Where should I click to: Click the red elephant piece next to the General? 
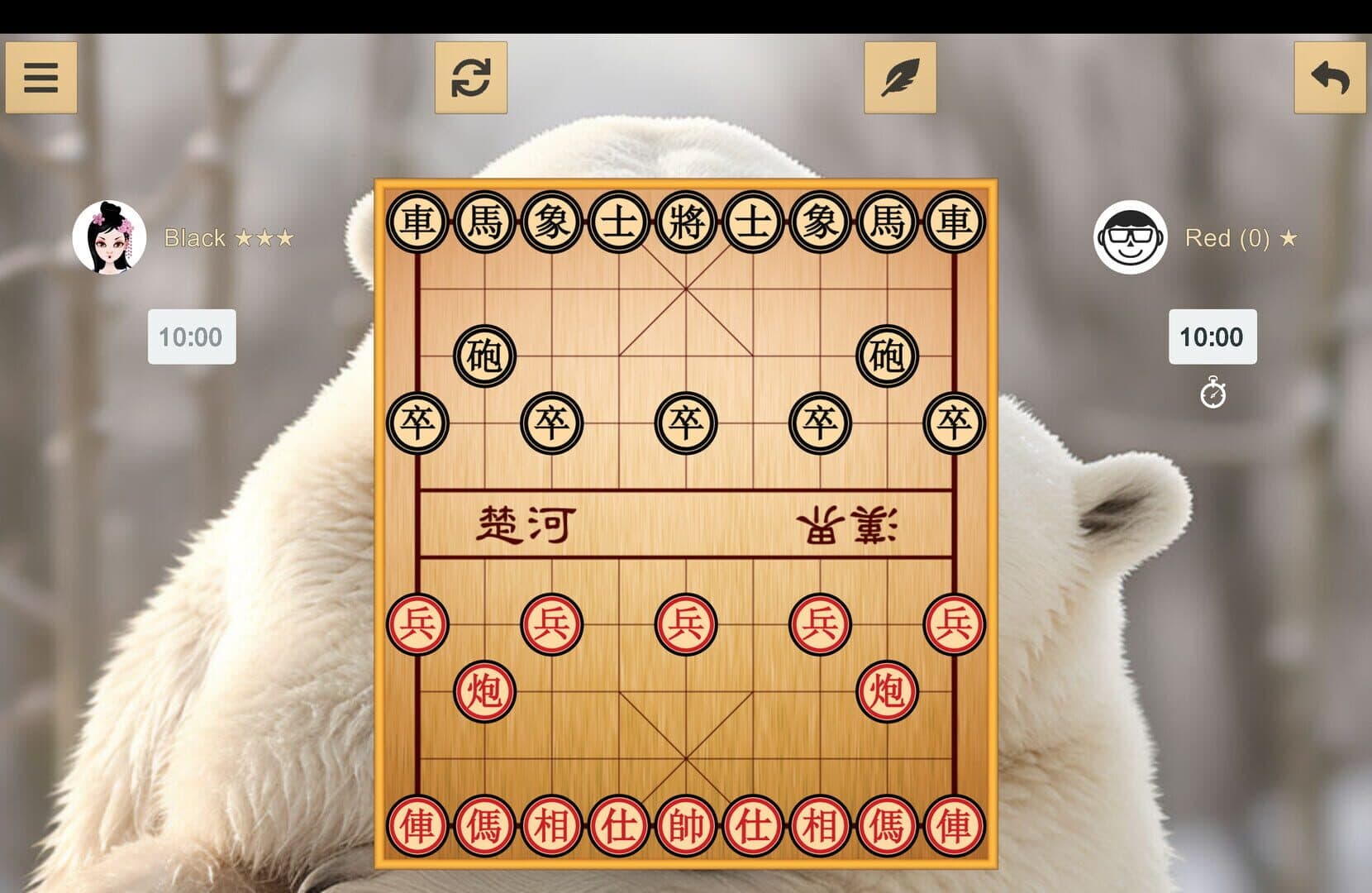[817, 825]
